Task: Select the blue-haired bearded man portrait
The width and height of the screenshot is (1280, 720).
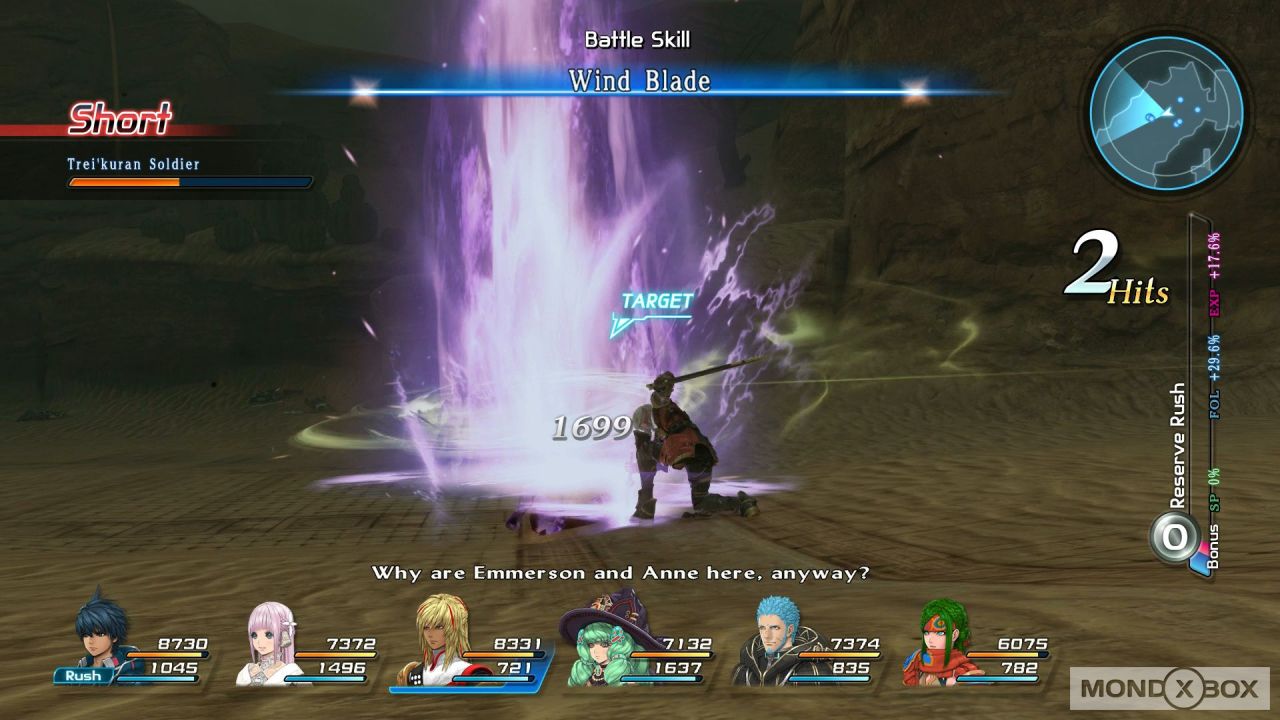Action: (770, 642)
